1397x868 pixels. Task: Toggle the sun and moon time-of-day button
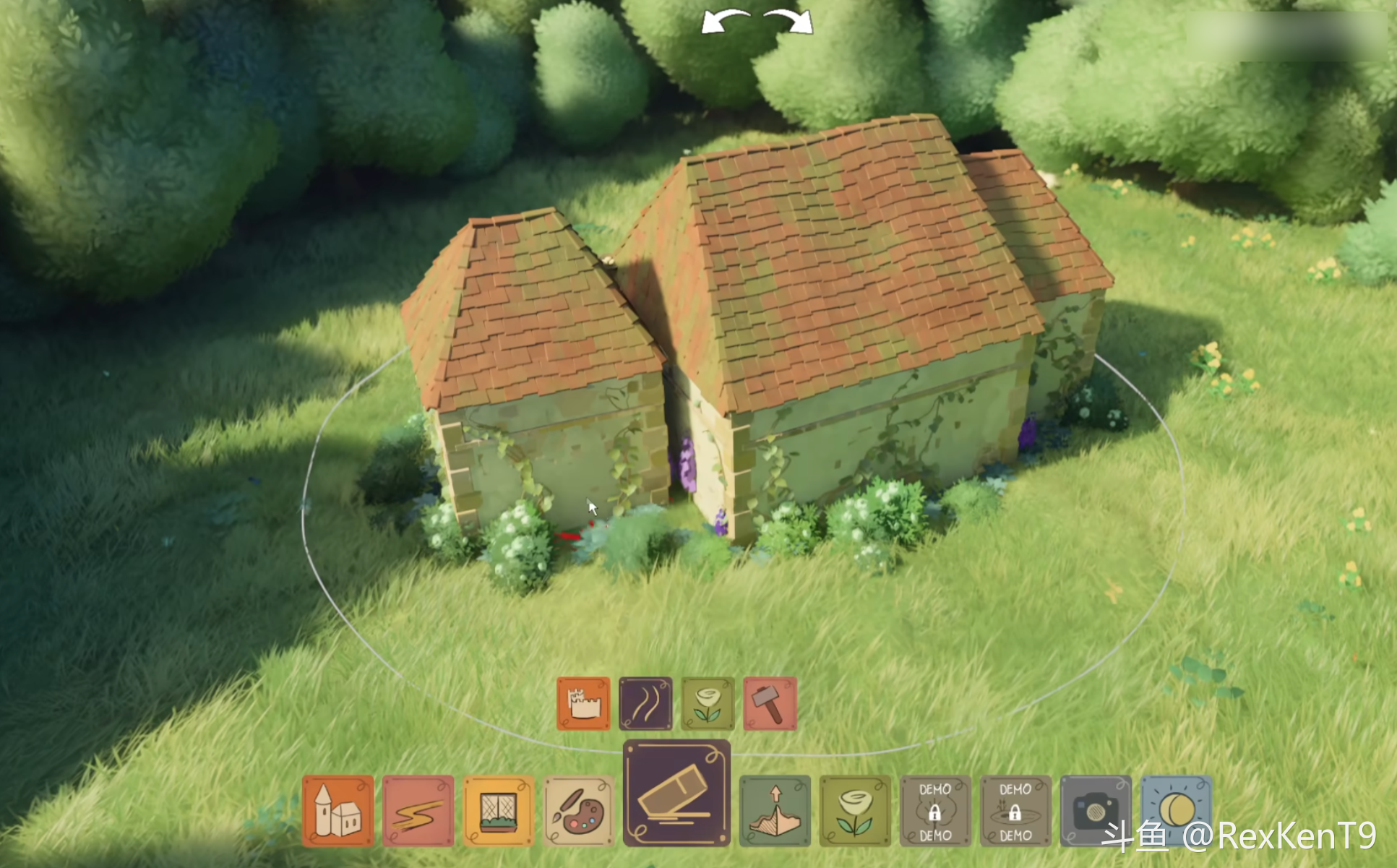click(1176, 809)
